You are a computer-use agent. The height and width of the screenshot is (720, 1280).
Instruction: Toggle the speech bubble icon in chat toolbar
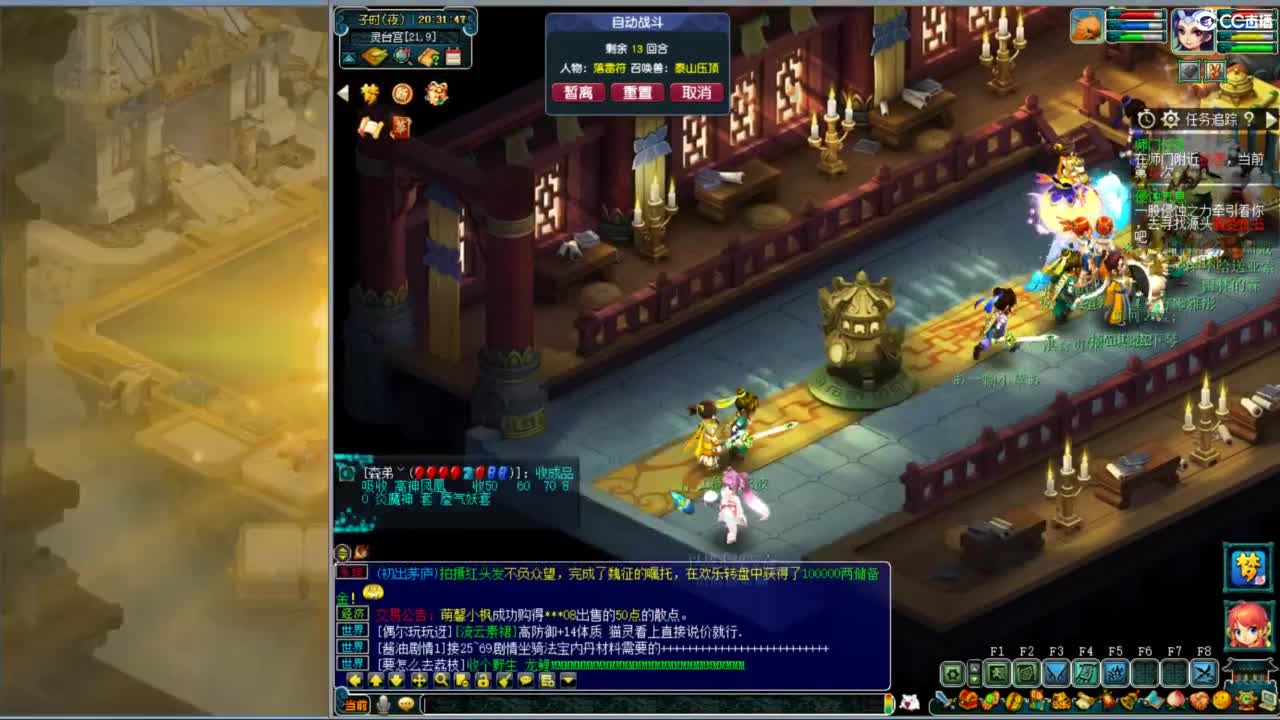tap(526, 681)
